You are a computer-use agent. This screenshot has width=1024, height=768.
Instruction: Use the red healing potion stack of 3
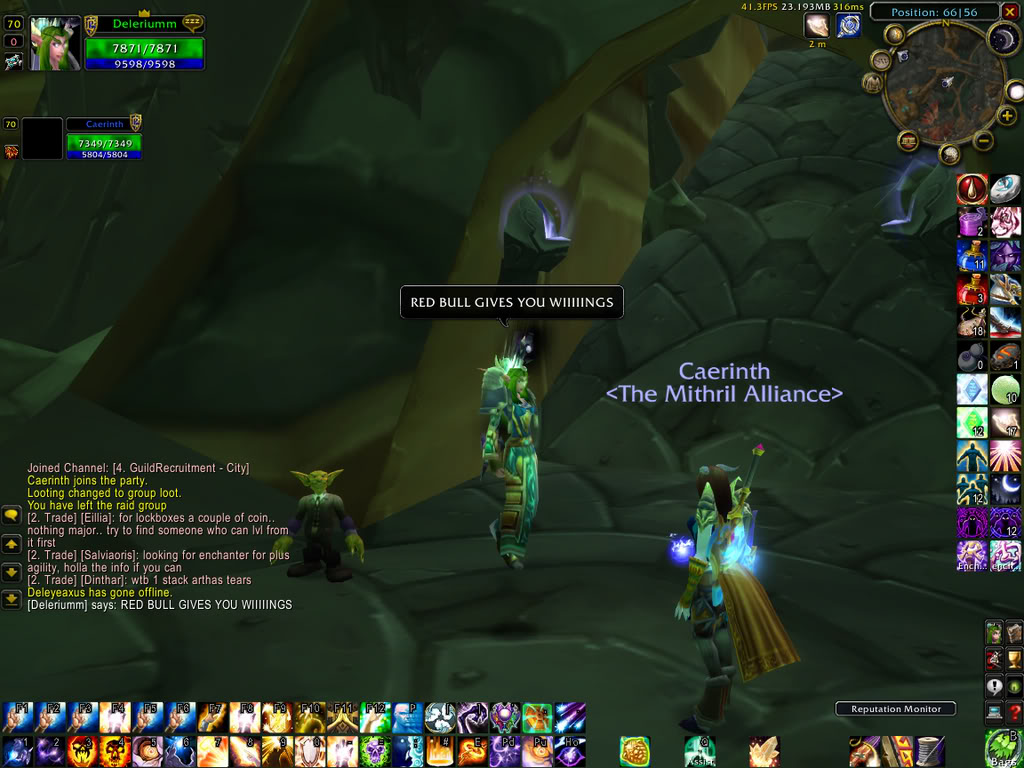pyautogui.click(x=971, y=289)
